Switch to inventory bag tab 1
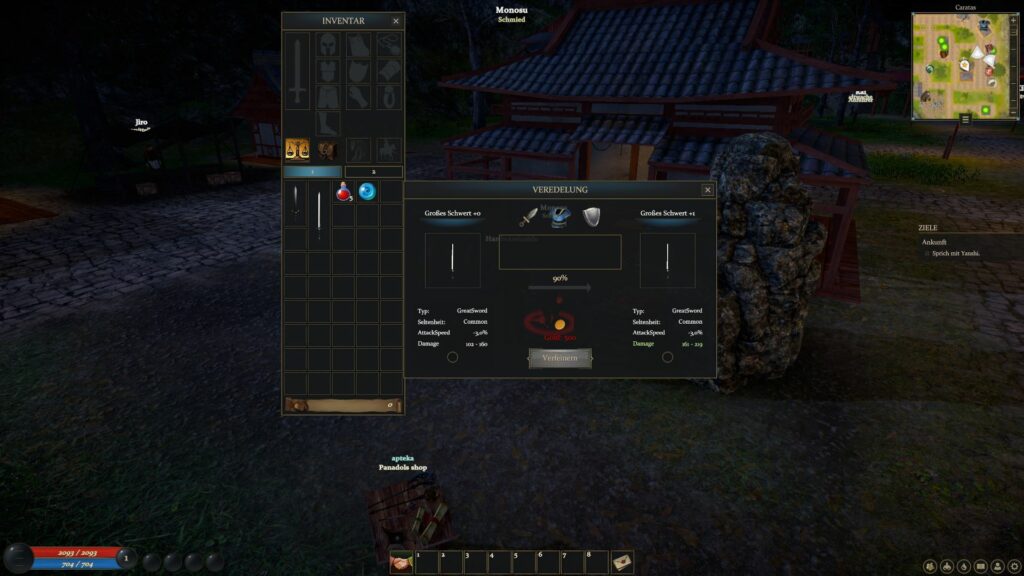This screenshot has width=1024, height=576. point(312,172)
